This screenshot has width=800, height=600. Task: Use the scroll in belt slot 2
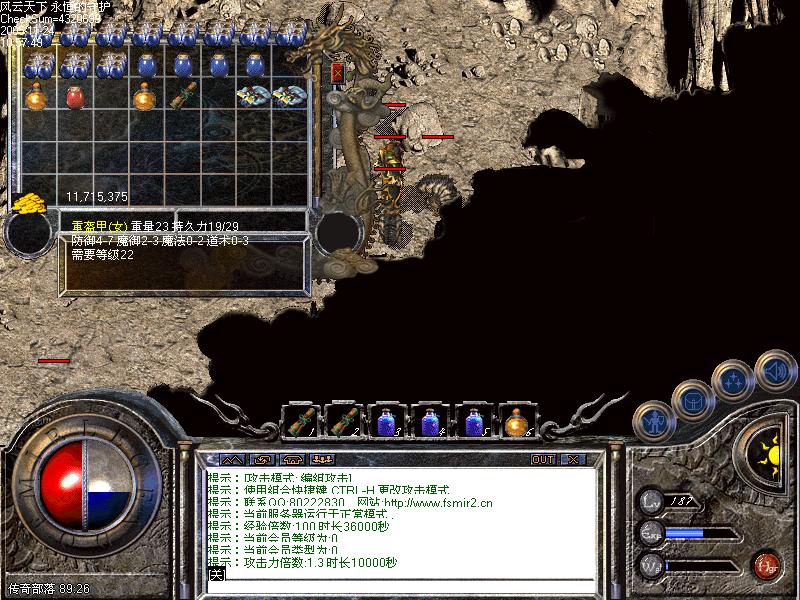click(344, 421)
